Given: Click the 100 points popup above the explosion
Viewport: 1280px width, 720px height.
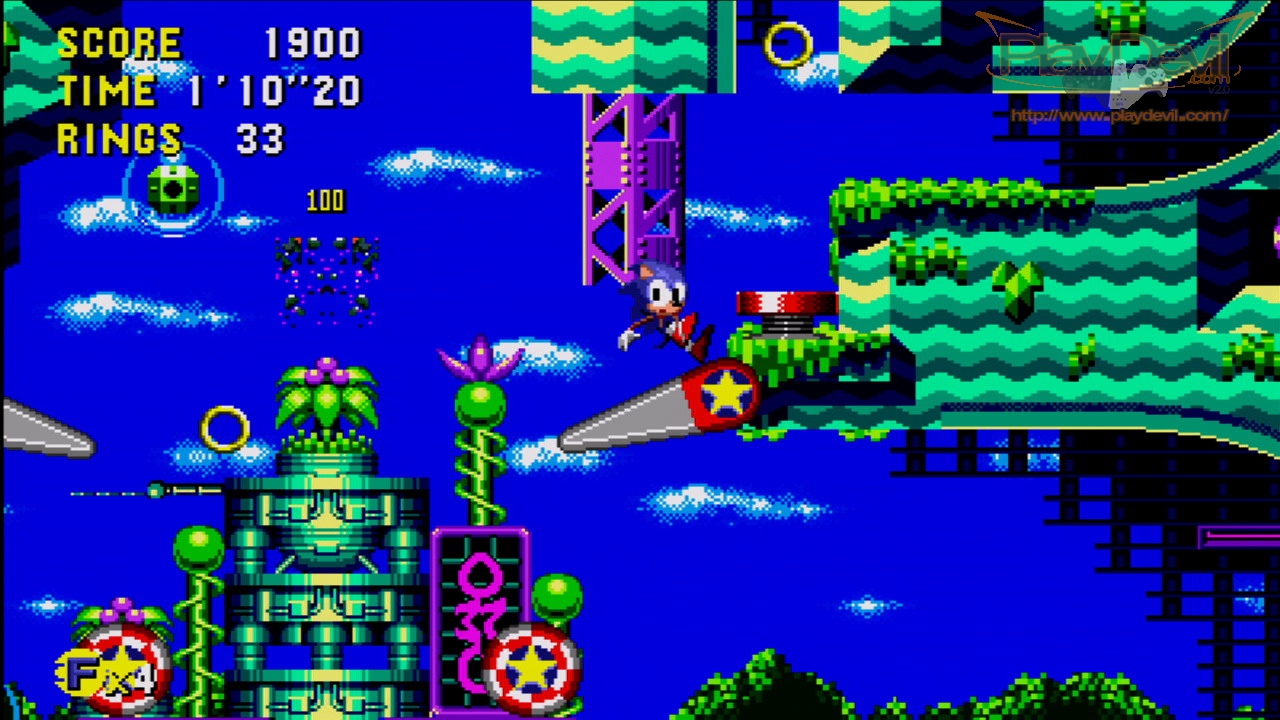Looking at the screenshot, I should pyautogui.click(x=325, y=200).
